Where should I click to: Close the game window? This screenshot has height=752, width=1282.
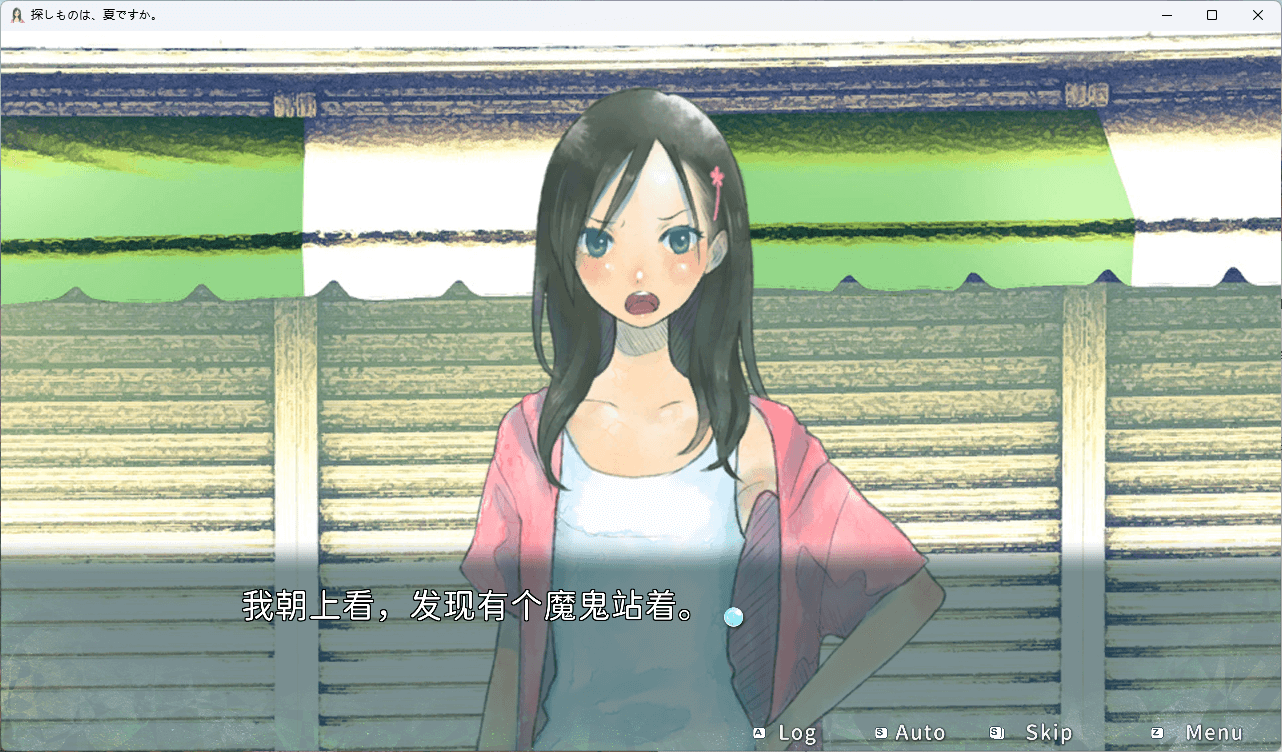click(x=1258, y=15)
